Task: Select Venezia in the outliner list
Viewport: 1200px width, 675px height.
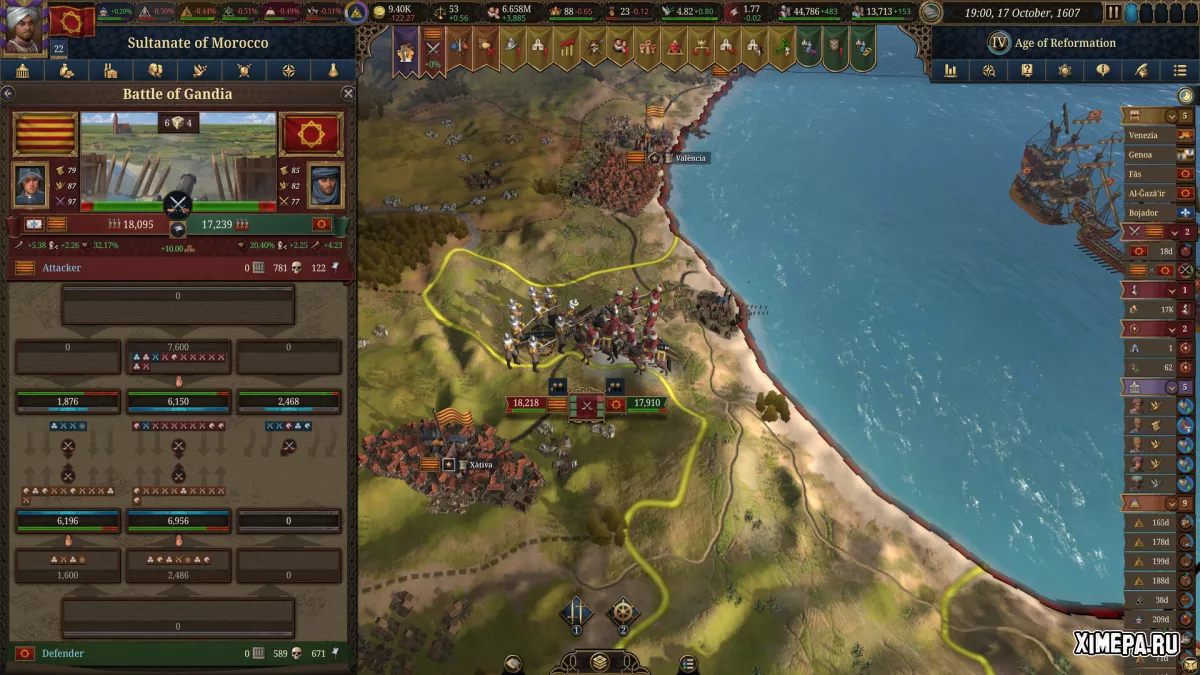Action: point(1143,135)
